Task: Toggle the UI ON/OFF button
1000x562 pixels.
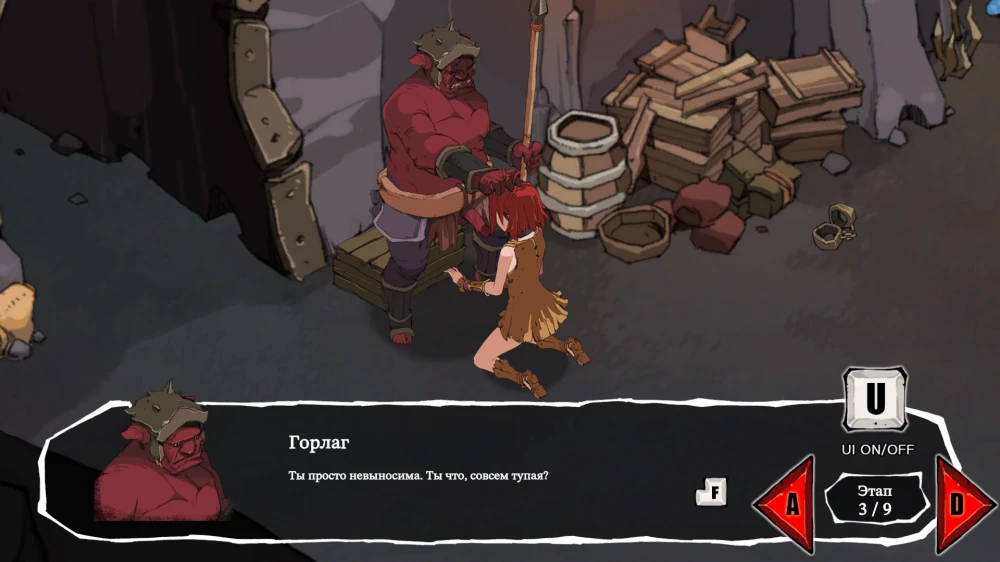Action: click(x=875, y=399)
